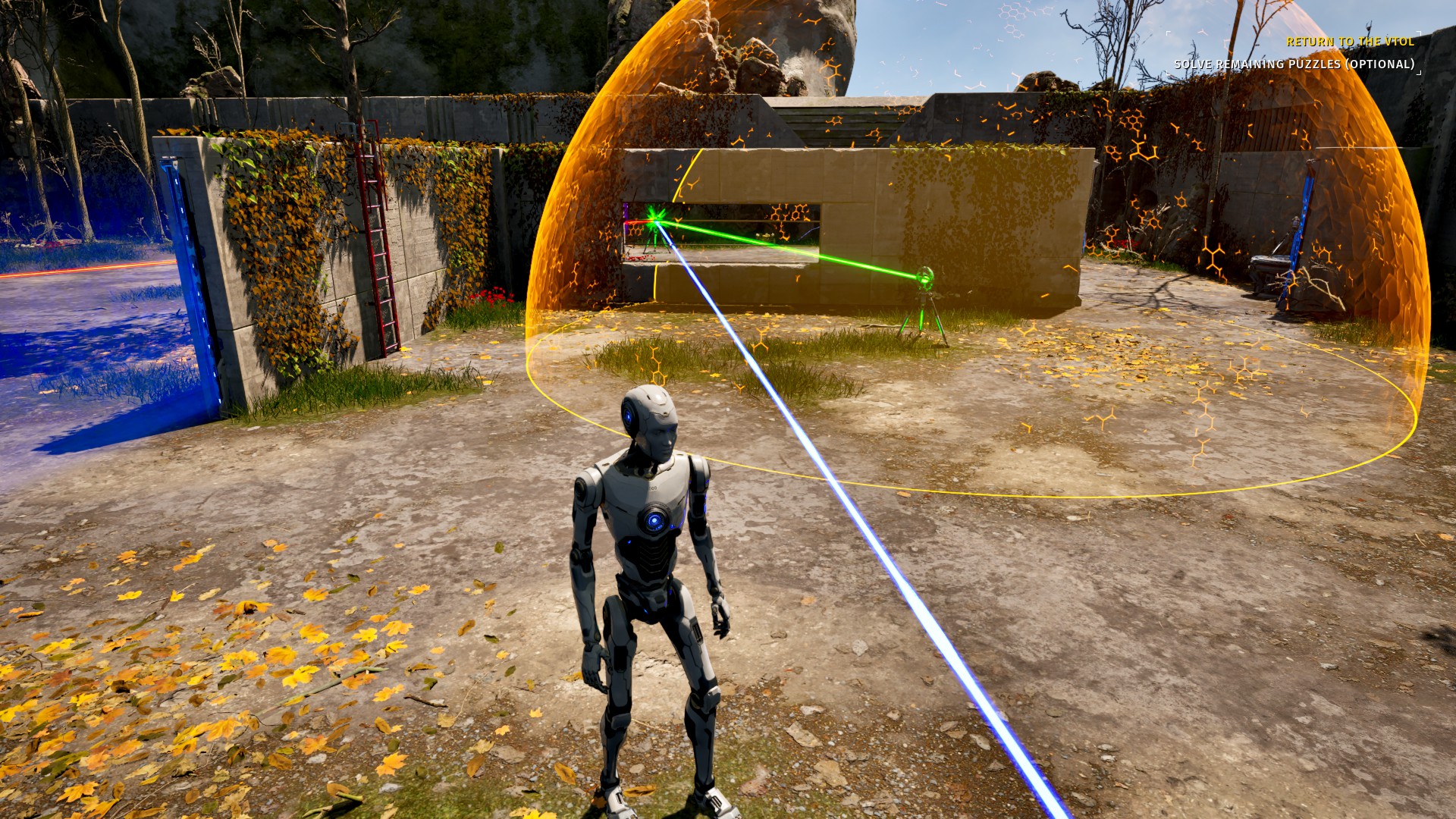Click the Solve Remaining Puzzles optional objective
Viewport: 1456px width, 819px height.
click(x=1294, y=64)
